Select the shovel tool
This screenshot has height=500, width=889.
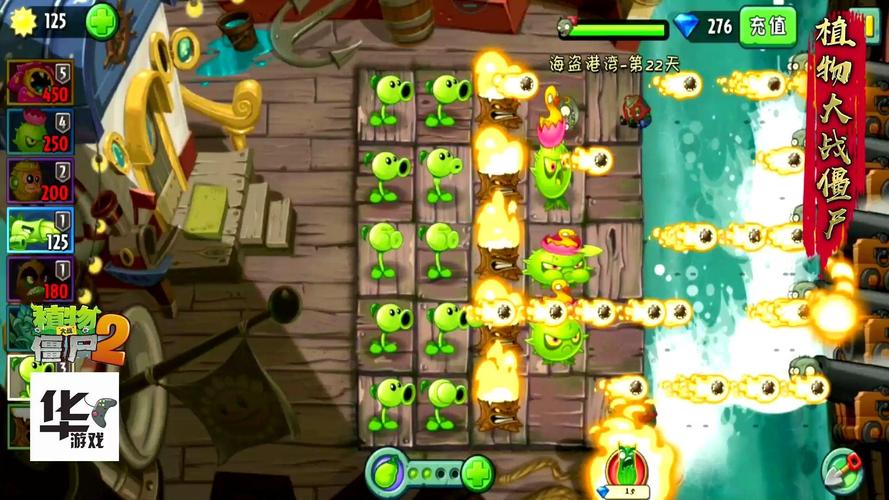point(841,467)
